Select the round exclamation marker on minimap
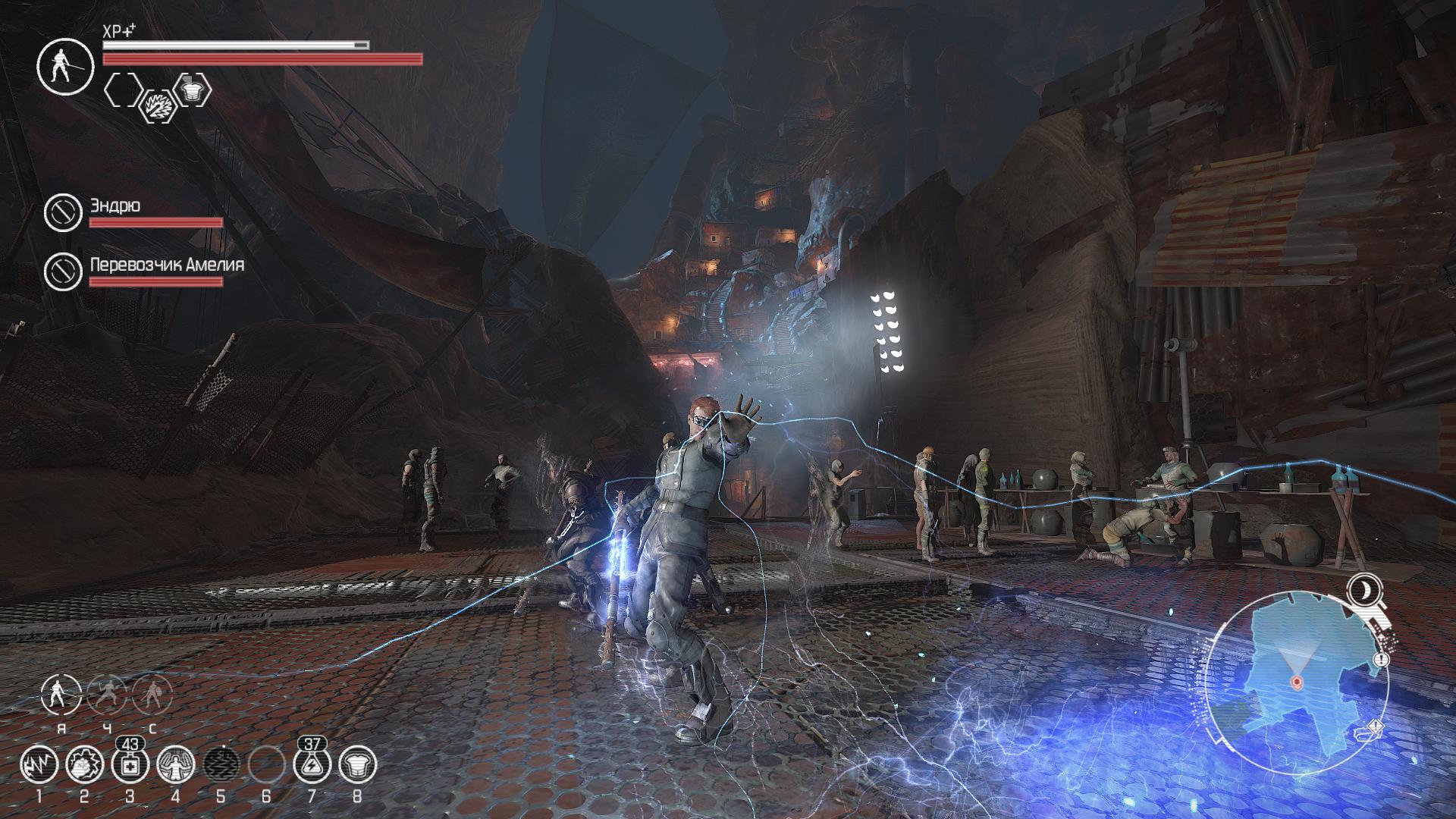The height and width of the screenshot is (819, 1456). [1382, 660]
